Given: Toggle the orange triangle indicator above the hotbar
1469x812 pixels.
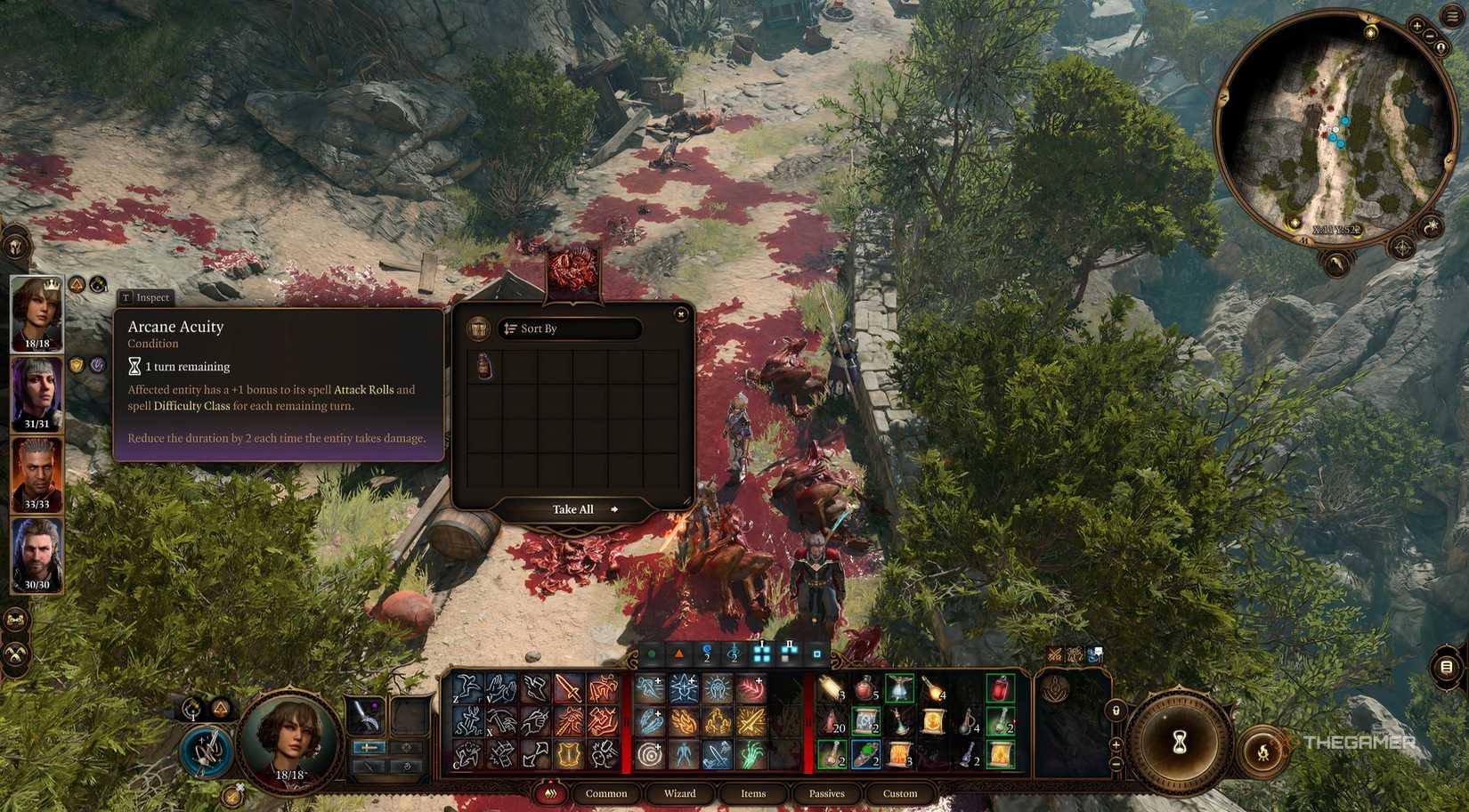Looking at the screenshot, I should pyautogui.click(x=678, y=653).
